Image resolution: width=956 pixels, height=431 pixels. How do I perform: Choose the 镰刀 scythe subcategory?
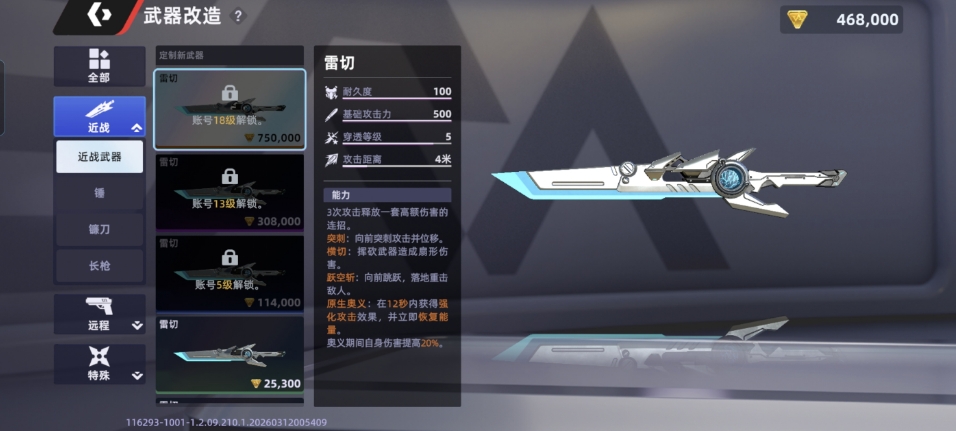point(99,229)
